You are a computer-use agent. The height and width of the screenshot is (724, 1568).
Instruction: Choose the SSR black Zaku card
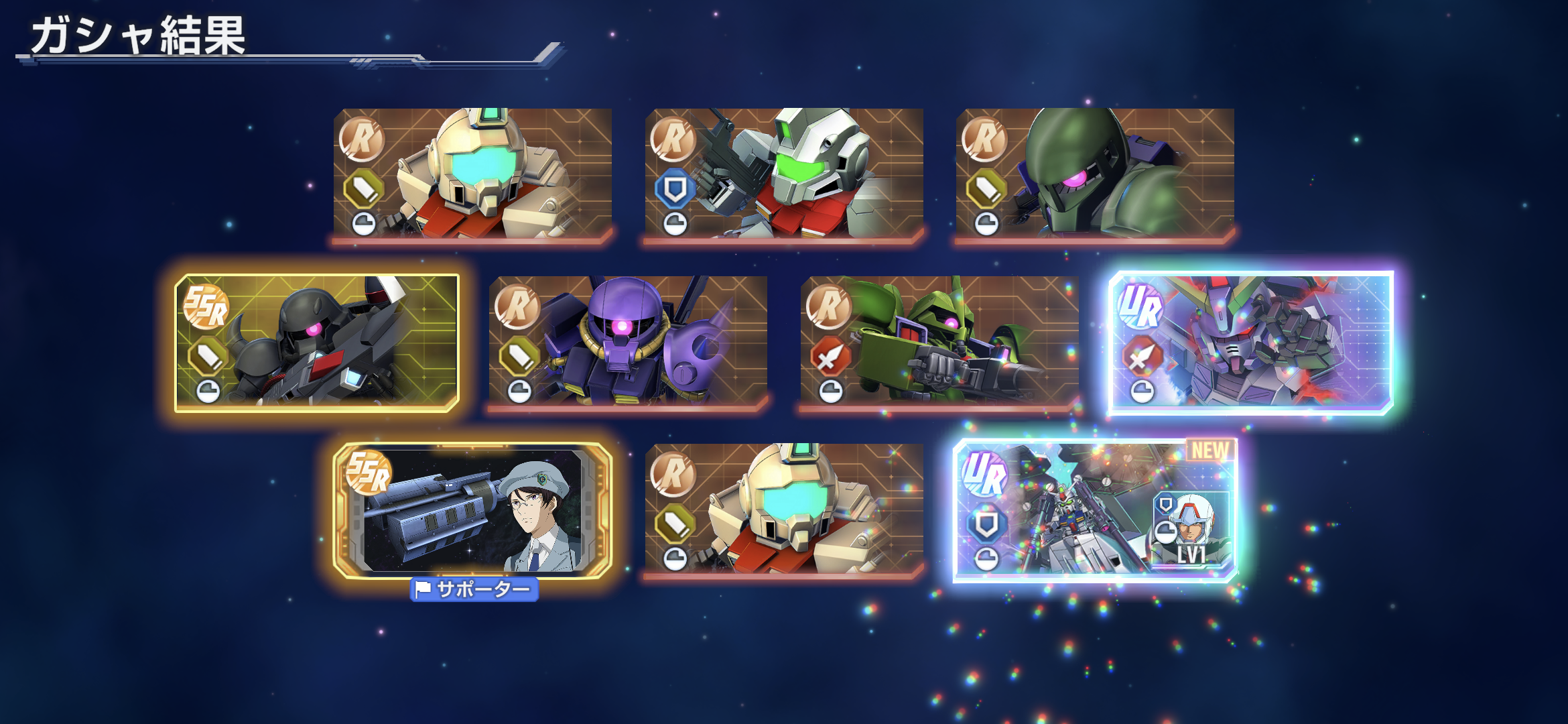(x=317, y=342)
